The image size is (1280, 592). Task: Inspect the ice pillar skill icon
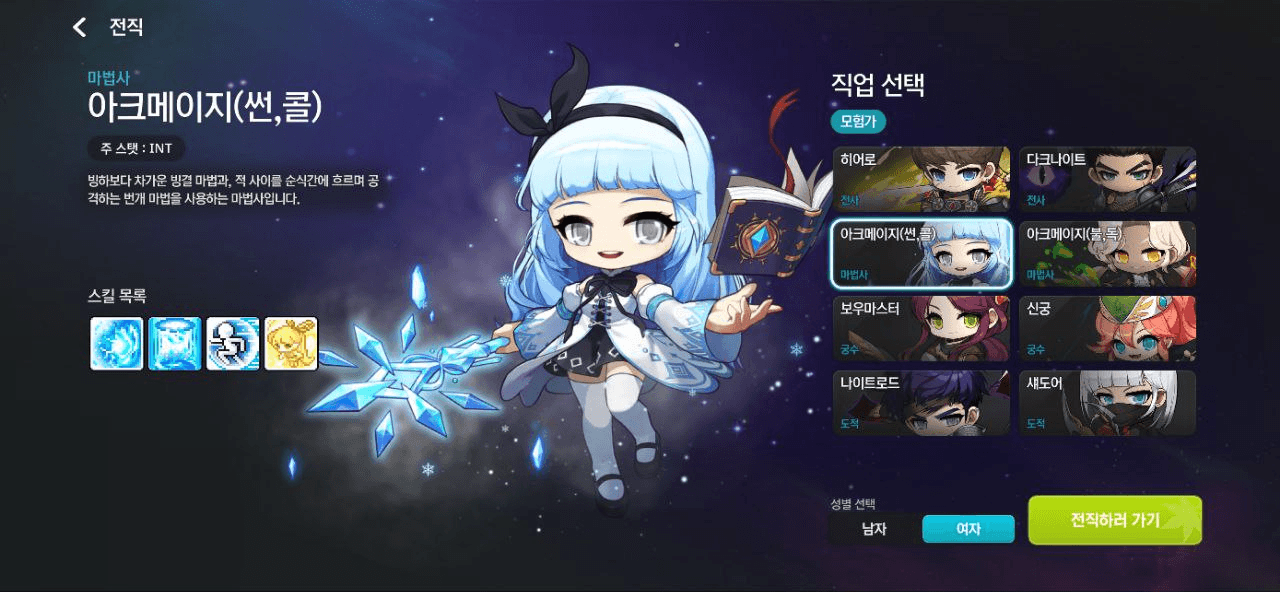175,344
